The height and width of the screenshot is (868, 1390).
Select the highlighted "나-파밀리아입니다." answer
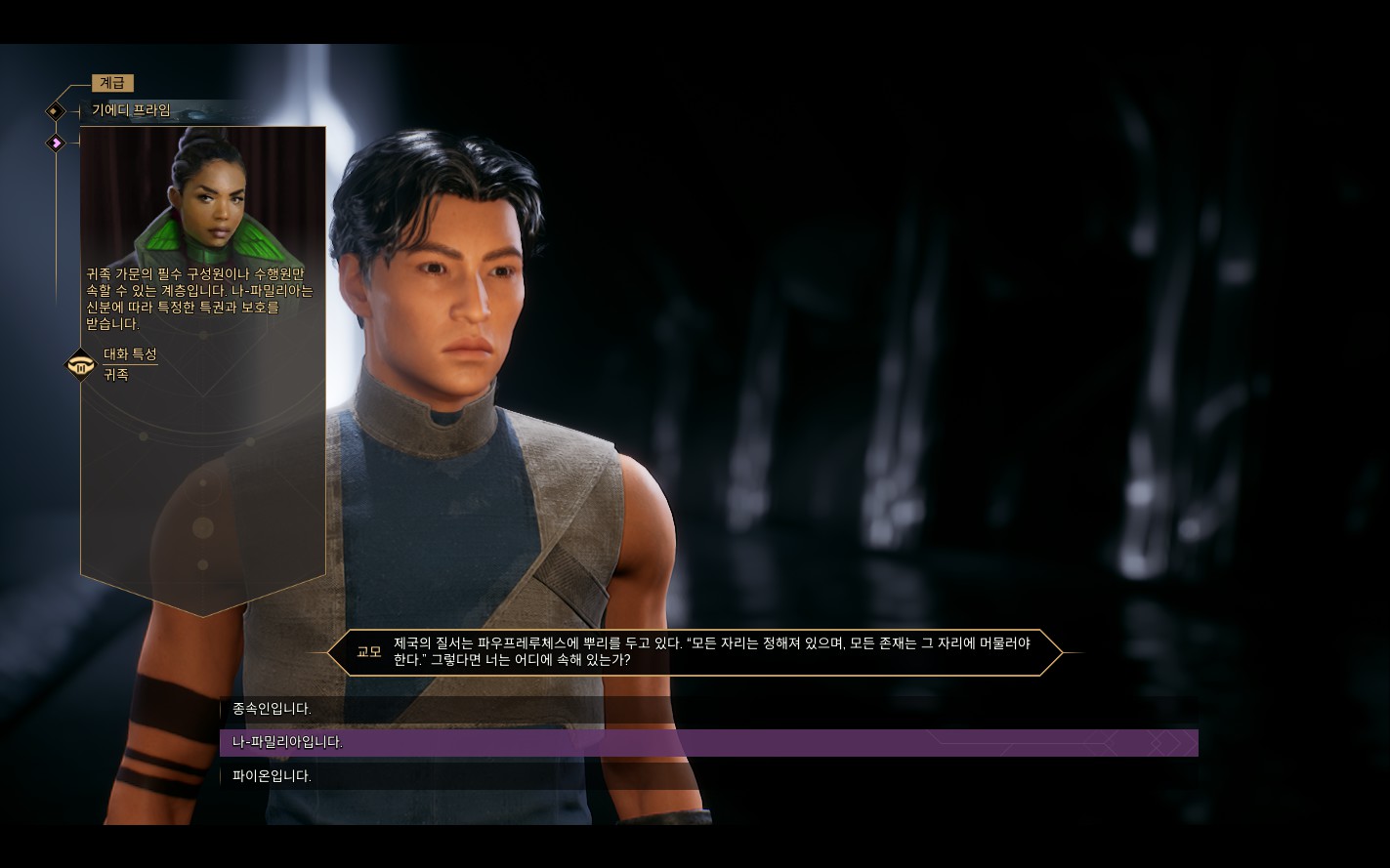tap(288, 742)
